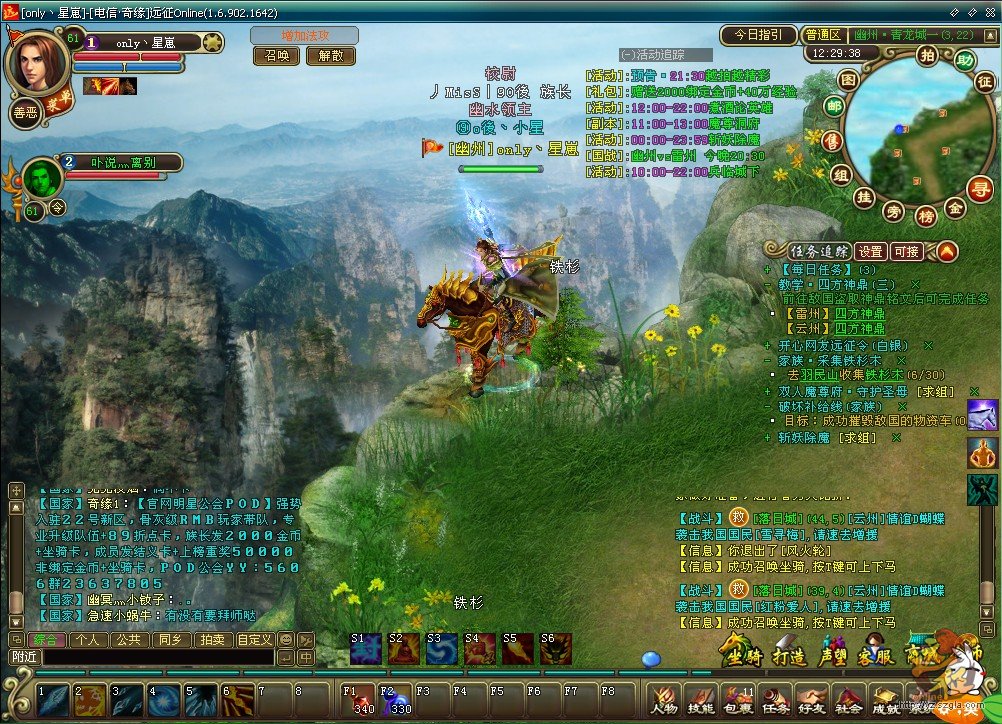The width and height of the screenshot is (1002, 724).
Task: Open the 今日指引 daily guide
Action: [758, 35]
